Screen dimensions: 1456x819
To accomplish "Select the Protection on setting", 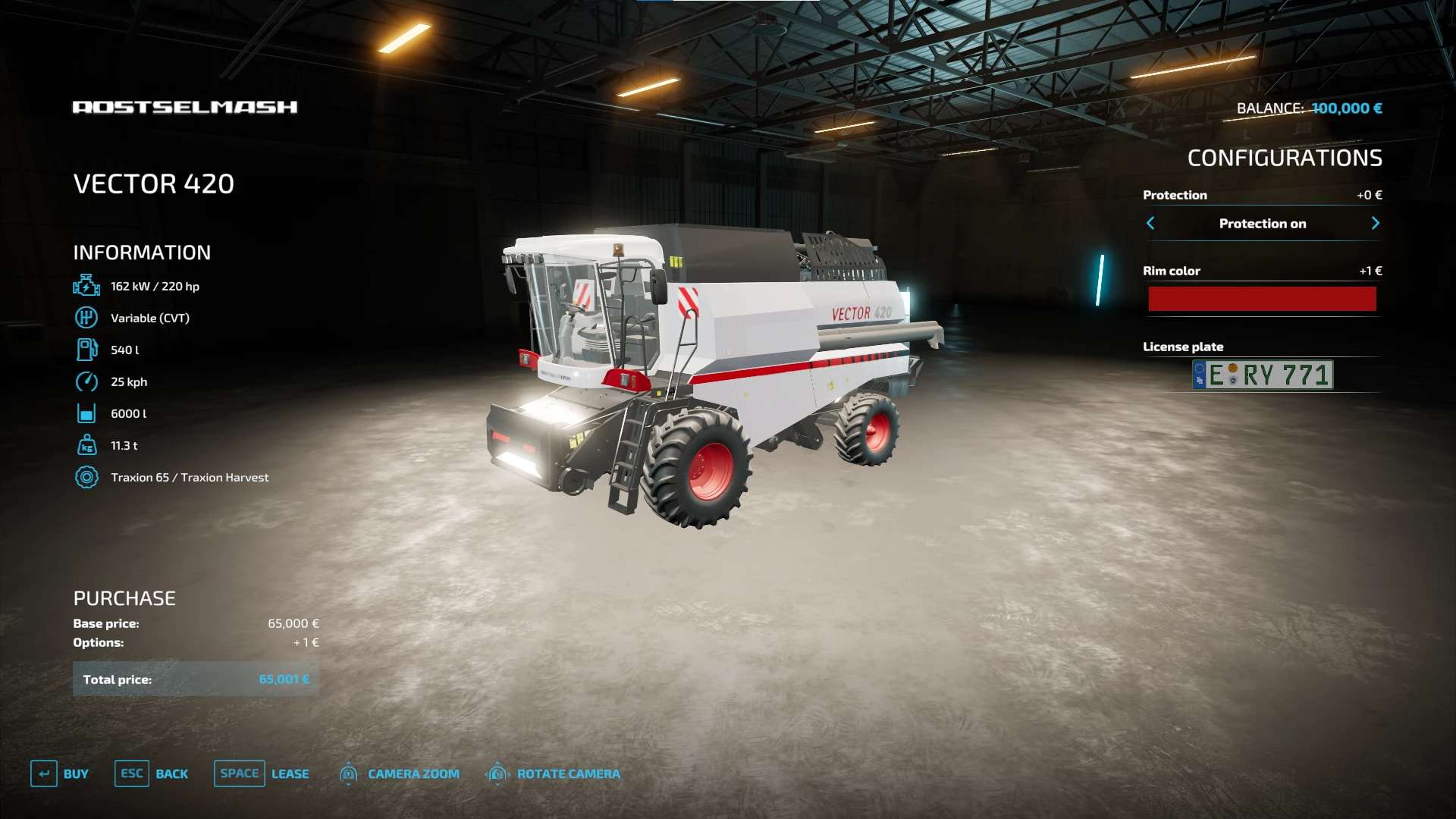I will tap(1263, 224).
